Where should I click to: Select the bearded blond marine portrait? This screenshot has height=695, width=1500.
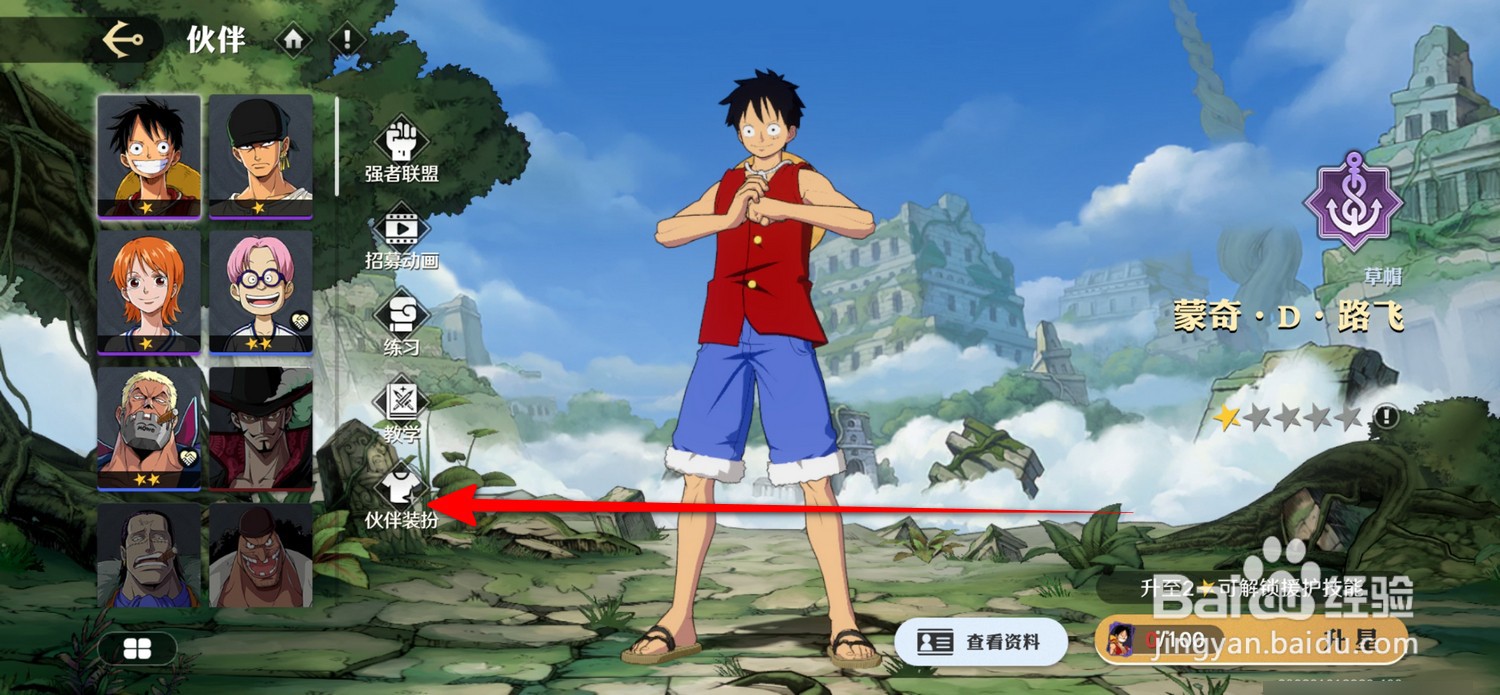pos(150,427)
